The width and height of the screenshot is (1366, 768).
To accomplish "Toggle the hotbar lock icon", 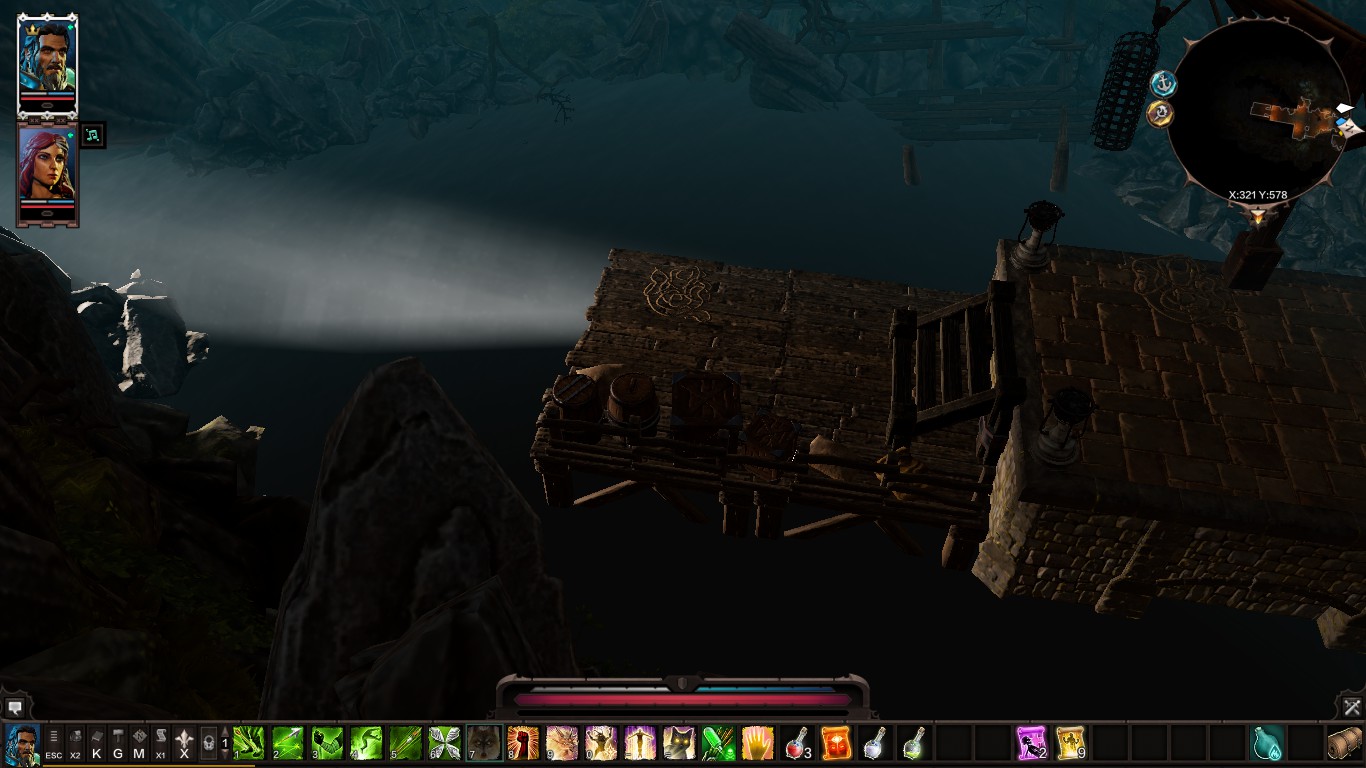I will point(209,743).
